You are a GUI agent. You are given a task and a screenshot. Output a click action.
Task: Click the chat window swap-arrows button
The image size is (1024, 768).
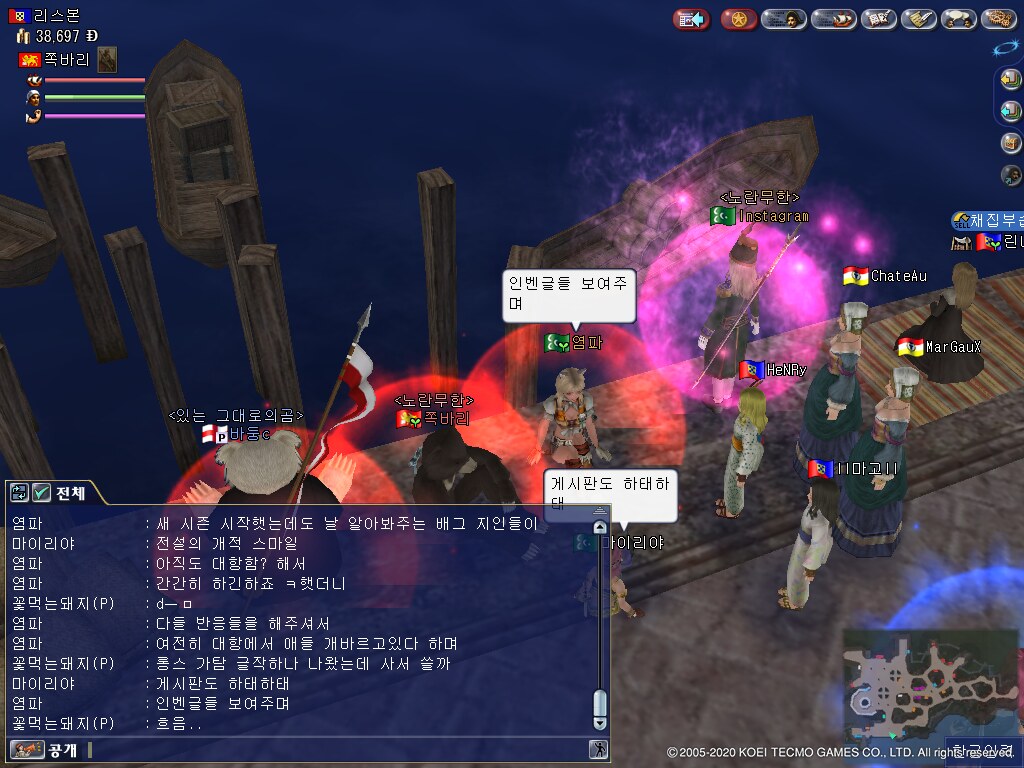click(x=19, y=492)
